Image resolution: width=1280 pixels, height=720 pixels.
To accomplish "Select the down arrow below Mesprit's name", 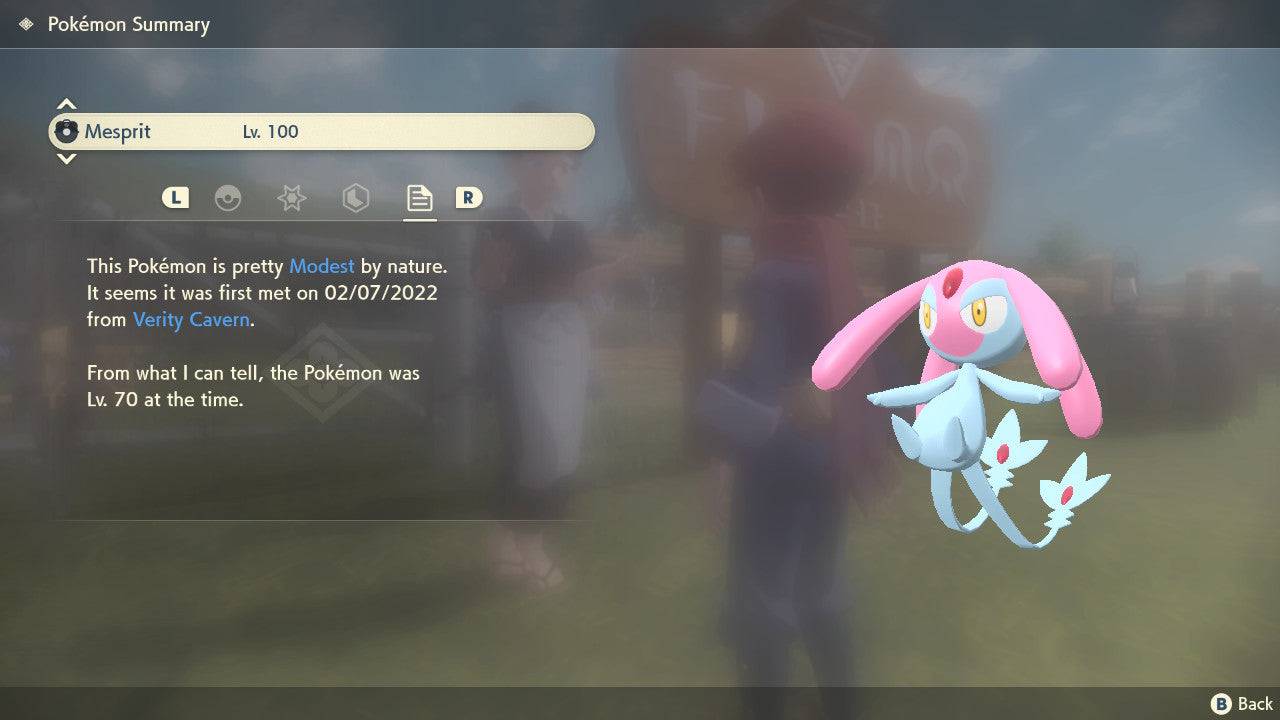I will 66,159.
